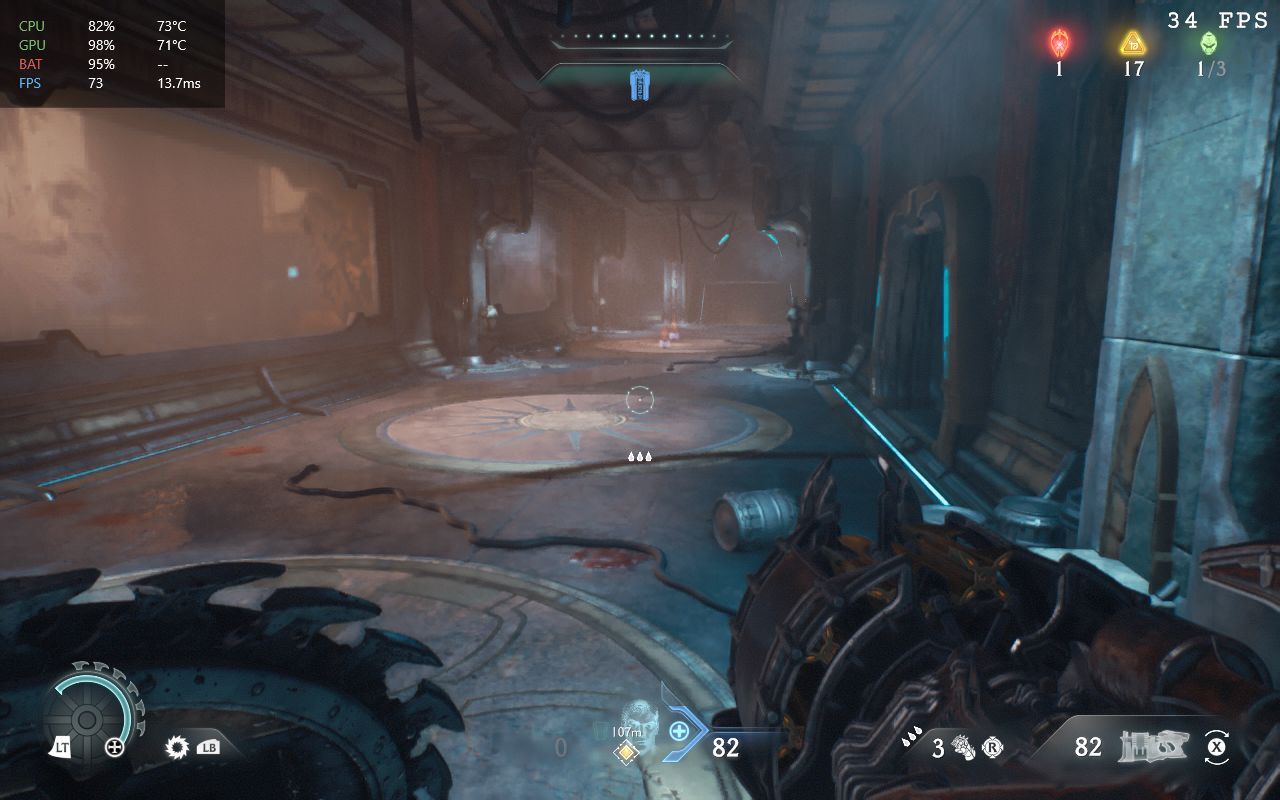Select the shield saw blade throw icon
Image resolution: width=1280 pixels, height=800 pixels.
[178, 746]
